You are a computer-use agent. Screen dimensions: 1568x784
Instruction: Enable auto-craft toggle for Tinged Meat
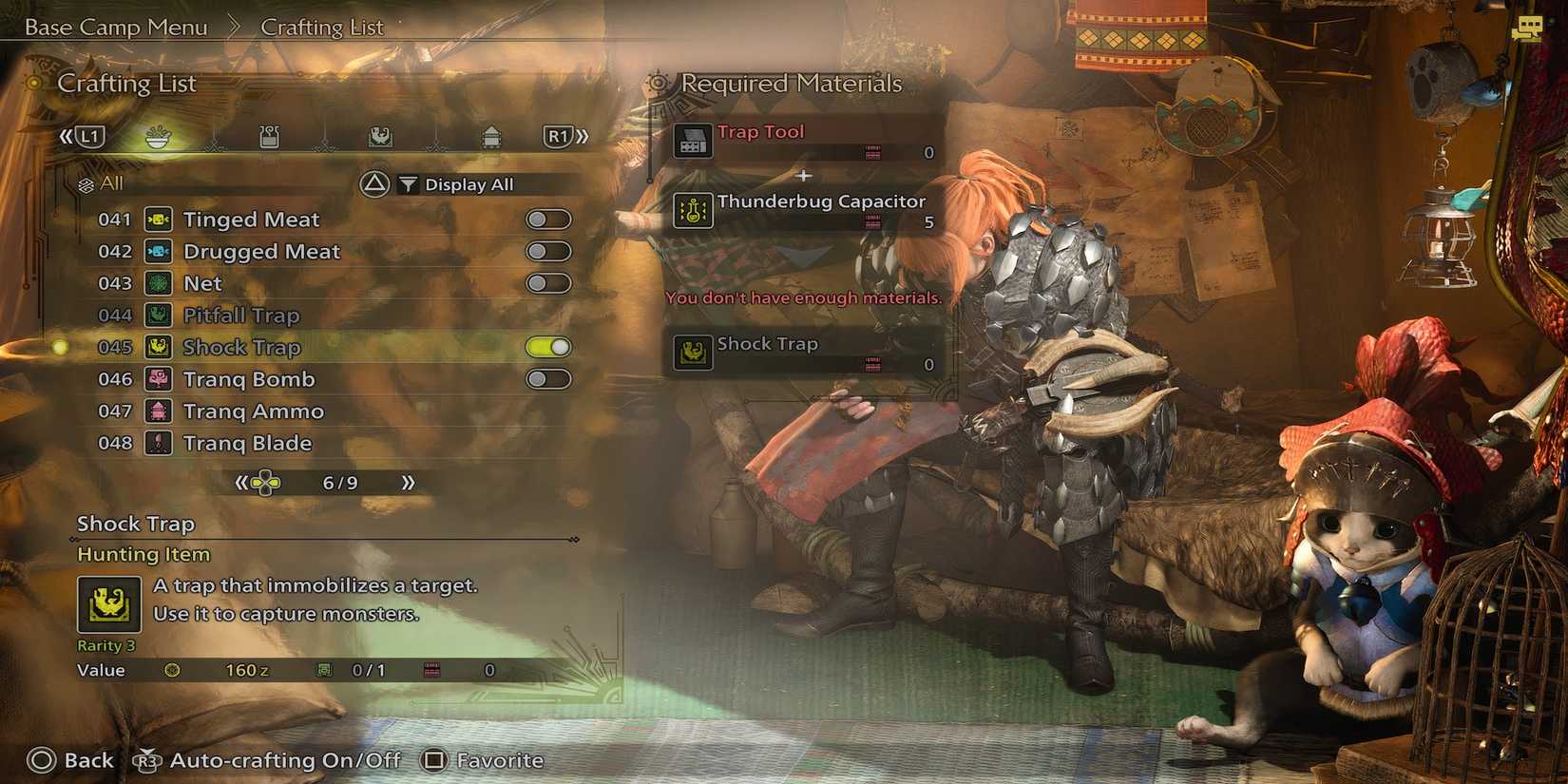pyautogui.click(x=548, y=219)
